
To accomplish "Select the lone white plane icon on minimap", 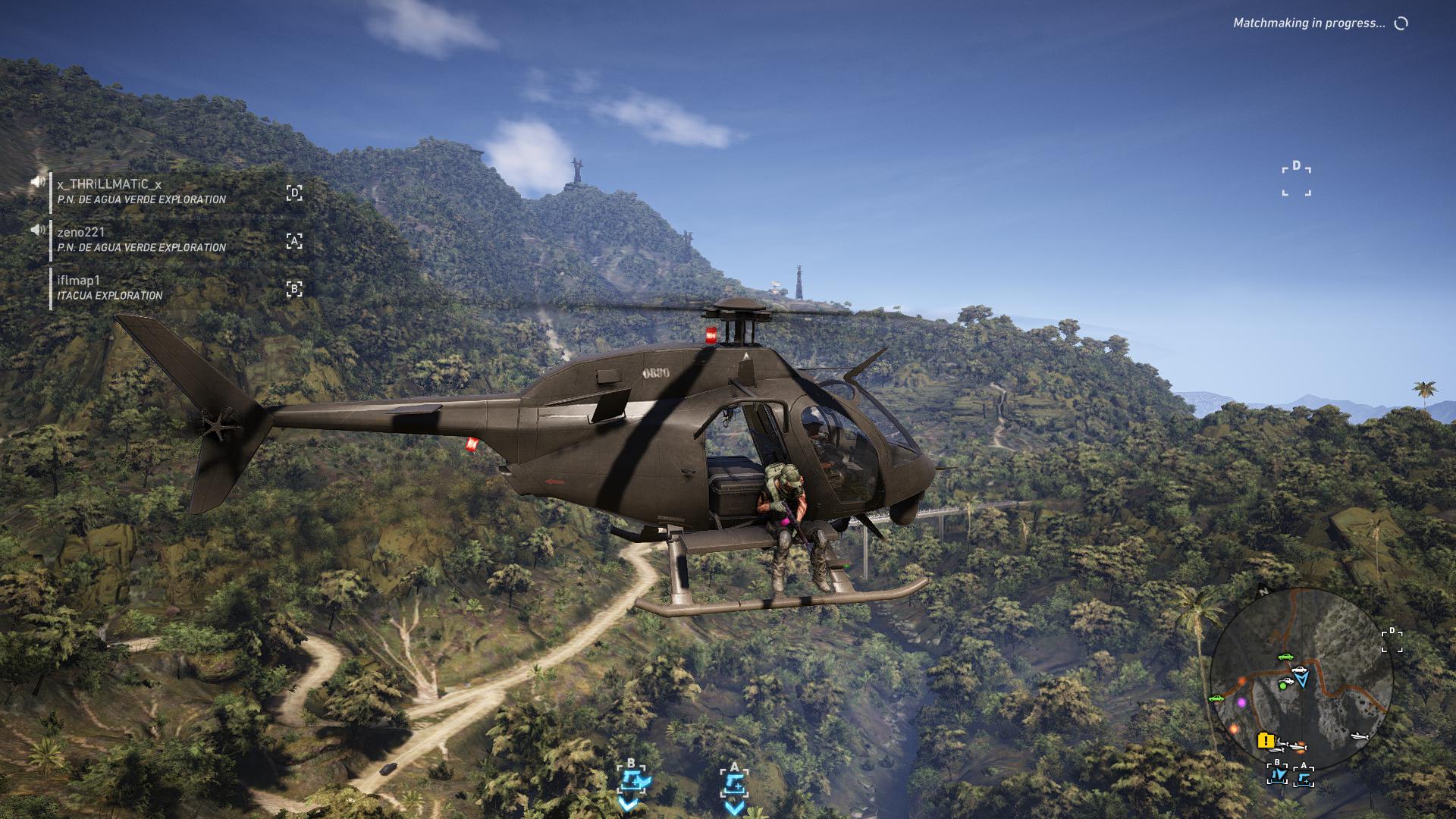I will pyautogui.click(x=1358, y=735).
